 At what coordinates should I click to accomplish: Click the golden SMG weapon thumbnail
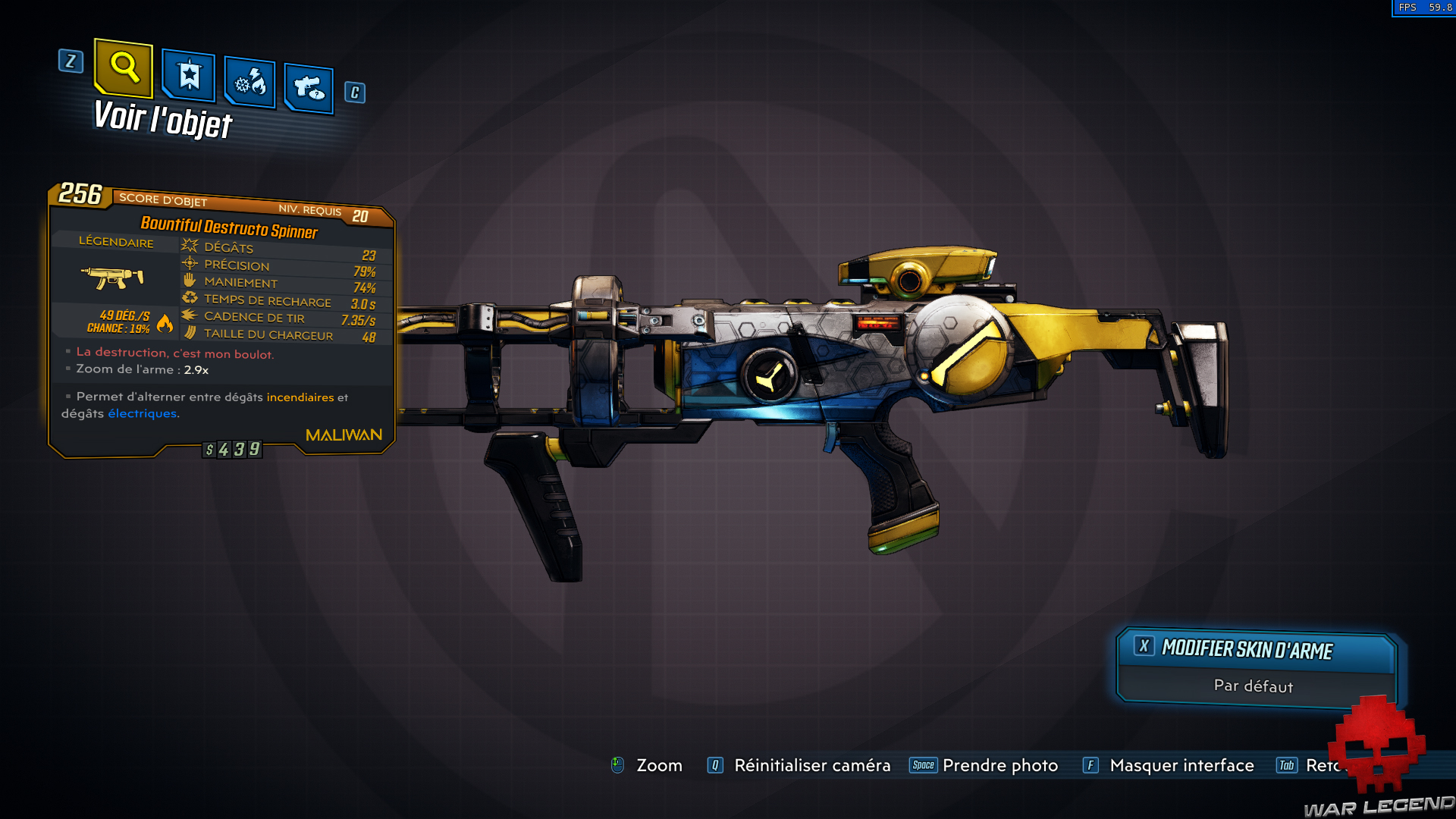click(x=114, y=278)
